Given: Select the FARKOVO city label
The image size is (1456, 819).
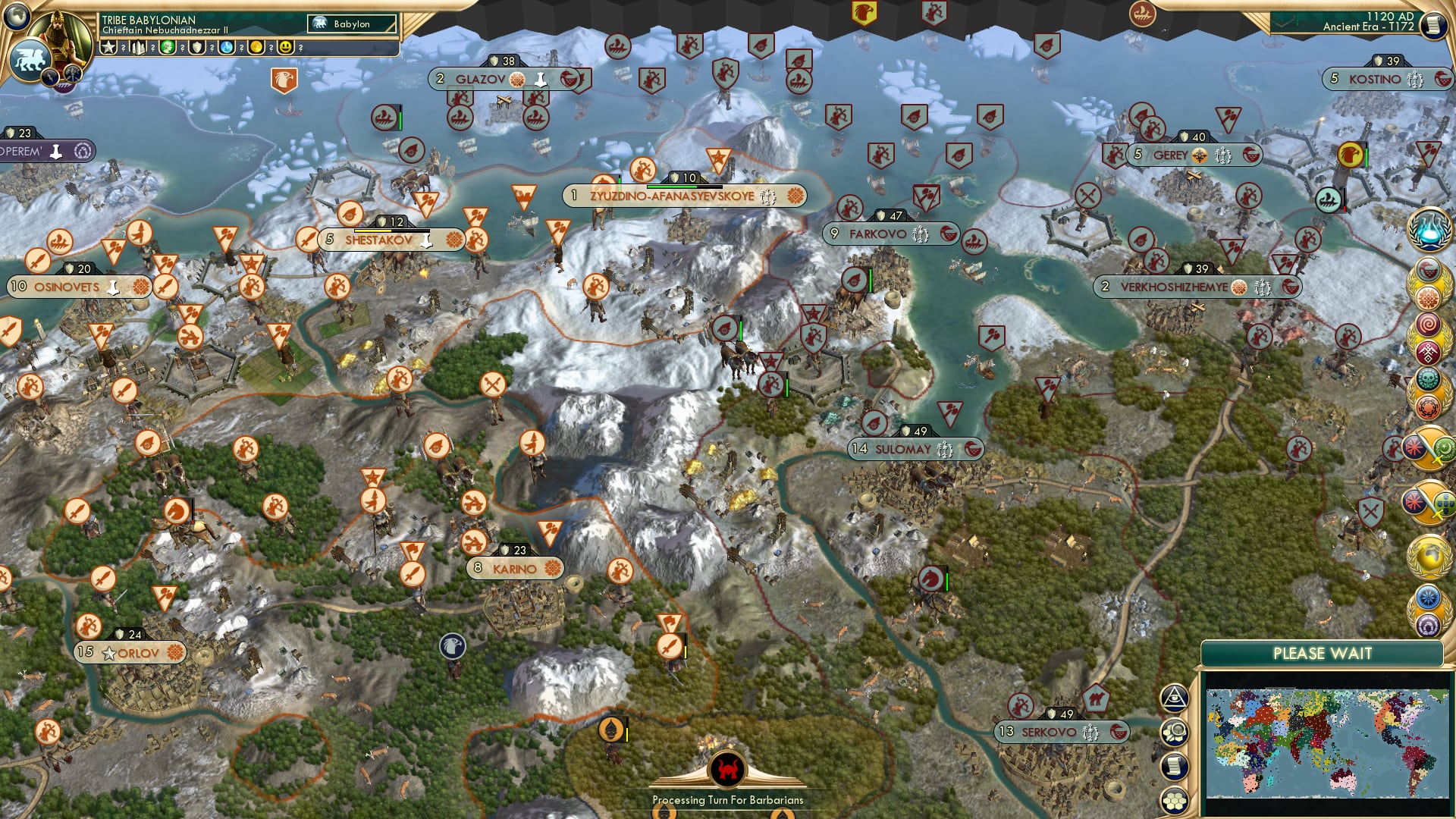Looking at the screenshot, I should click(x=889, y=234).
